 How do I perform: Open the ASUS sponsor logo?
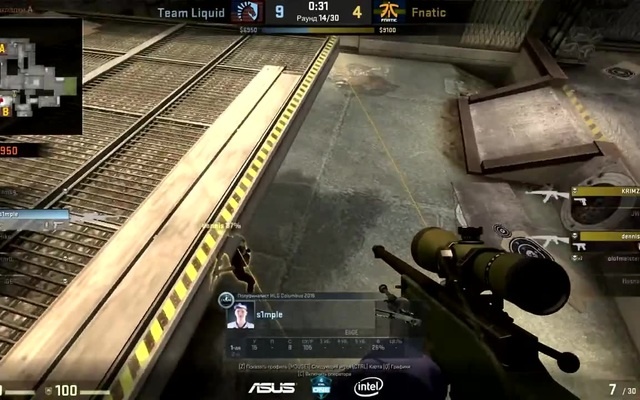(271, 387)
